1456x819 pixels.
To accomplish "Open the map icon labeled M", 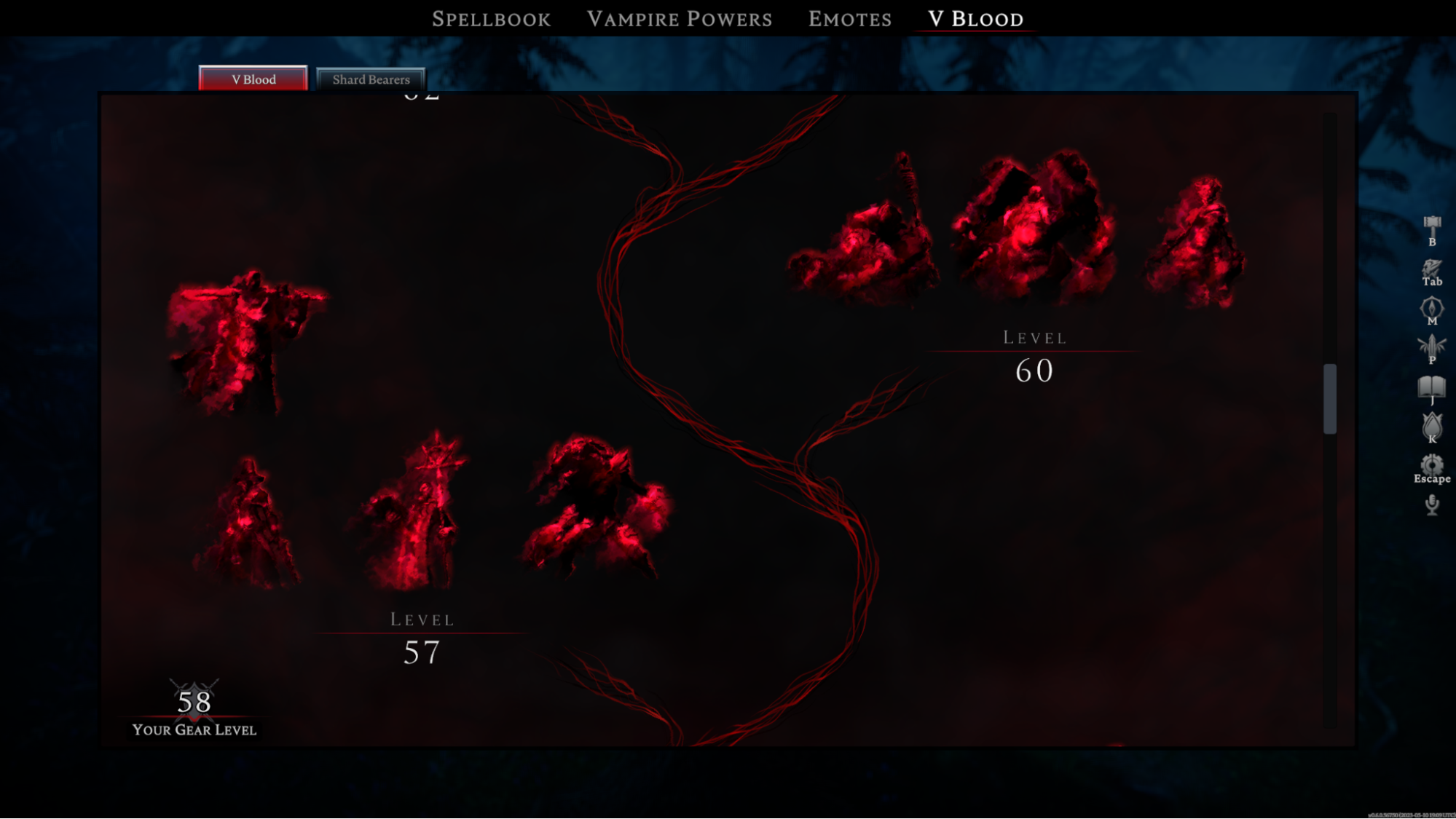I will click(x=1431, y=309).
